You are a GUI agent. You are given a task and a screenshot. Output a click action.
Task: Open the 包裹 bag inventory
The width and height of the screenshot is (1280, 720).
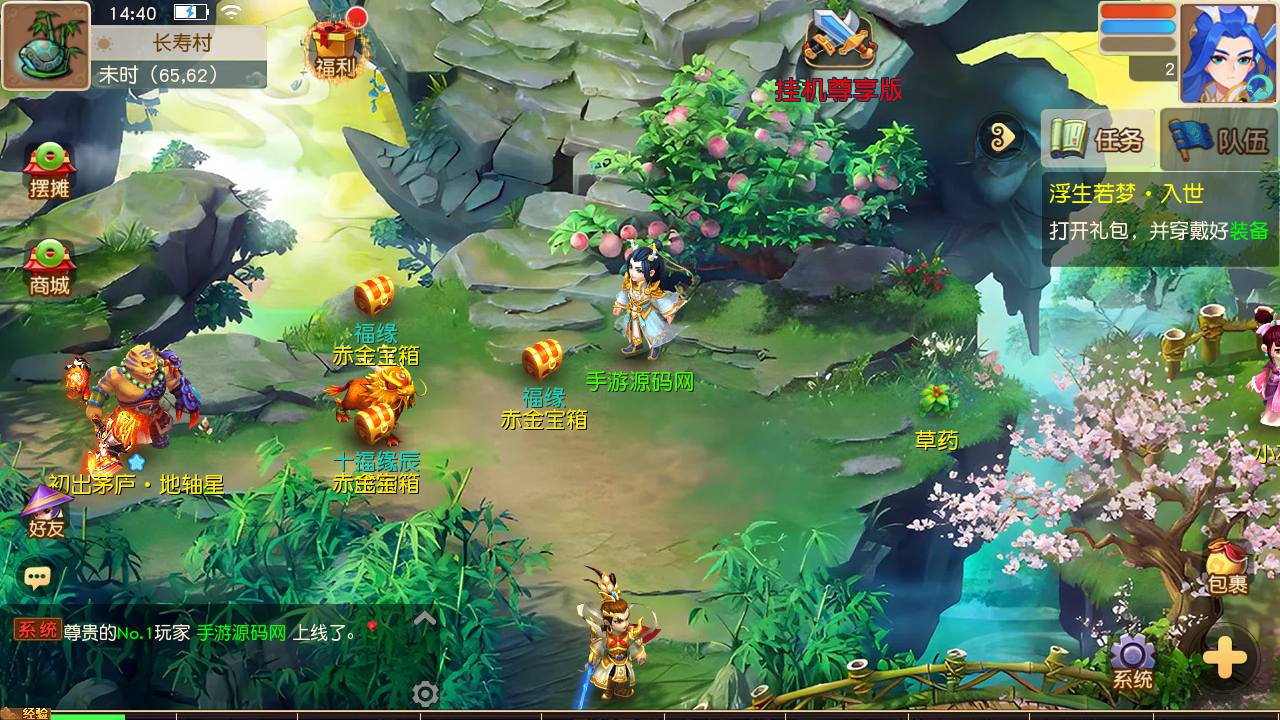(1227, 567)
